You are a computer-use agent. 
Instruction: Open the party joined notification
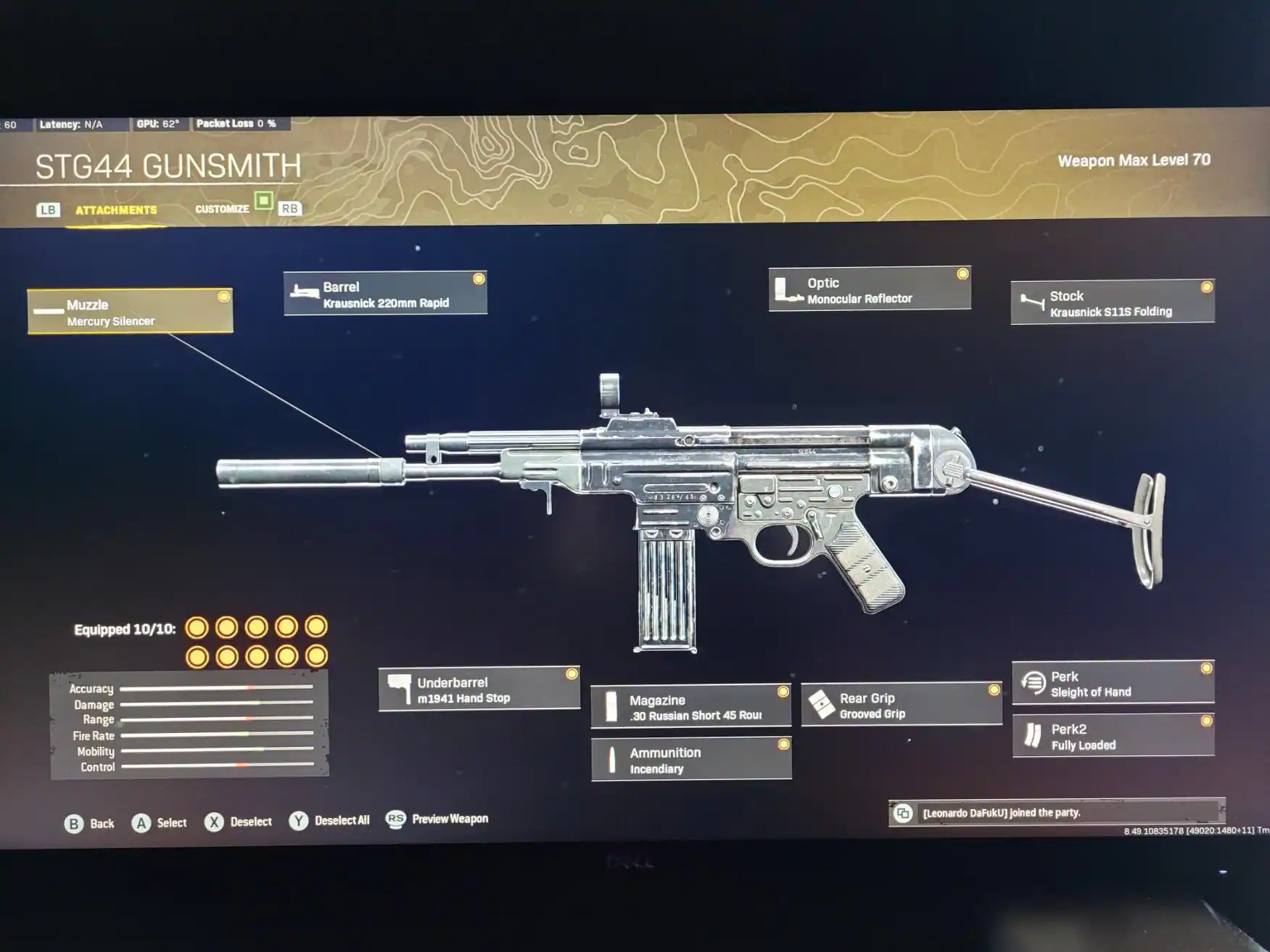click(x=1055, y=813)
